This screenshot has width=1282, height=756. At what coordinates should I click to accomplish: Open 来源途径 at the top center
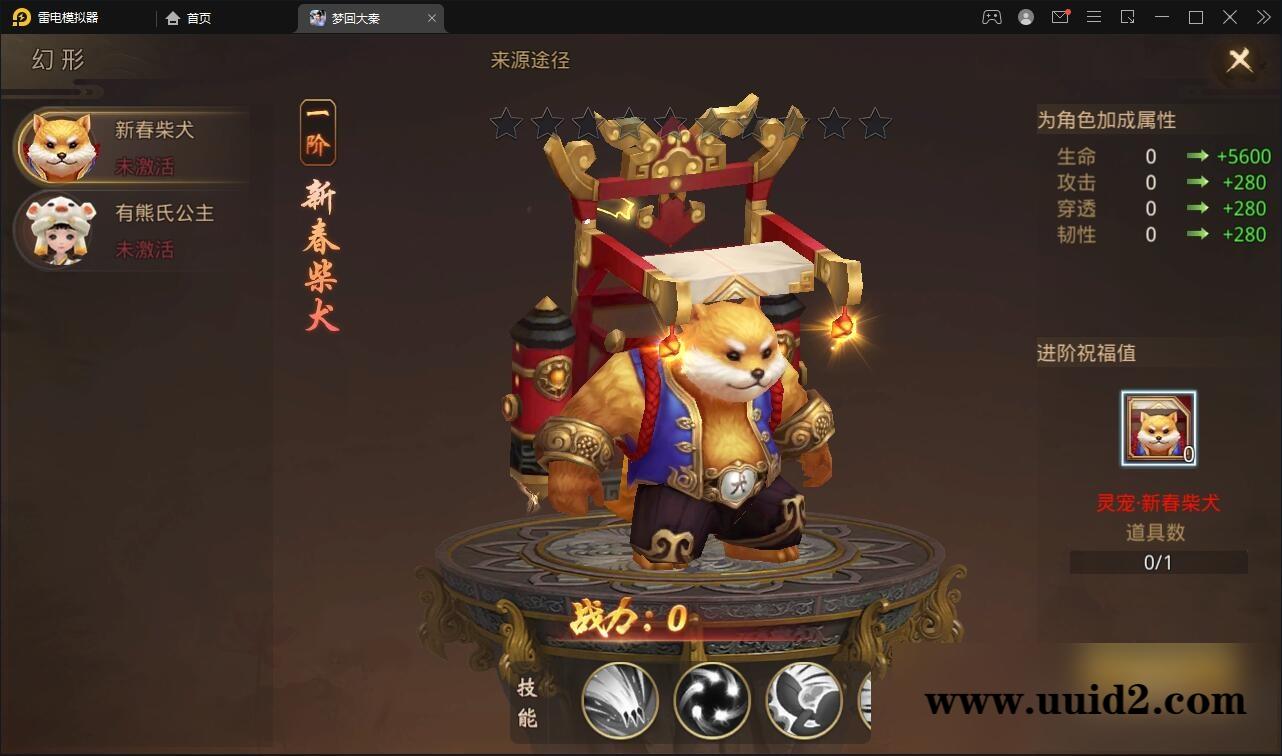[531, 61]
